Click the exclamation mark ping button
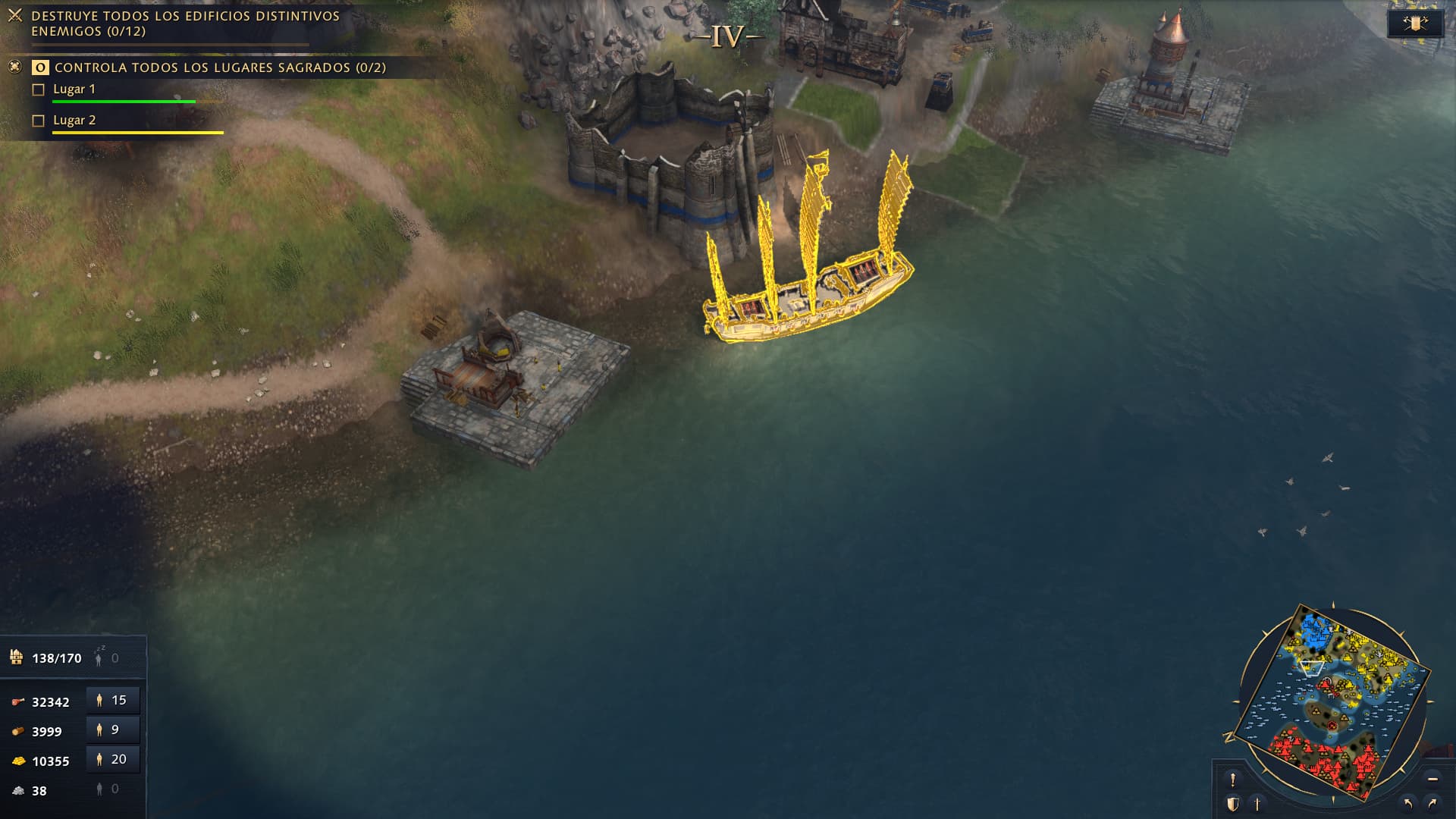The image size is (1456, 819). point(1233,779)
